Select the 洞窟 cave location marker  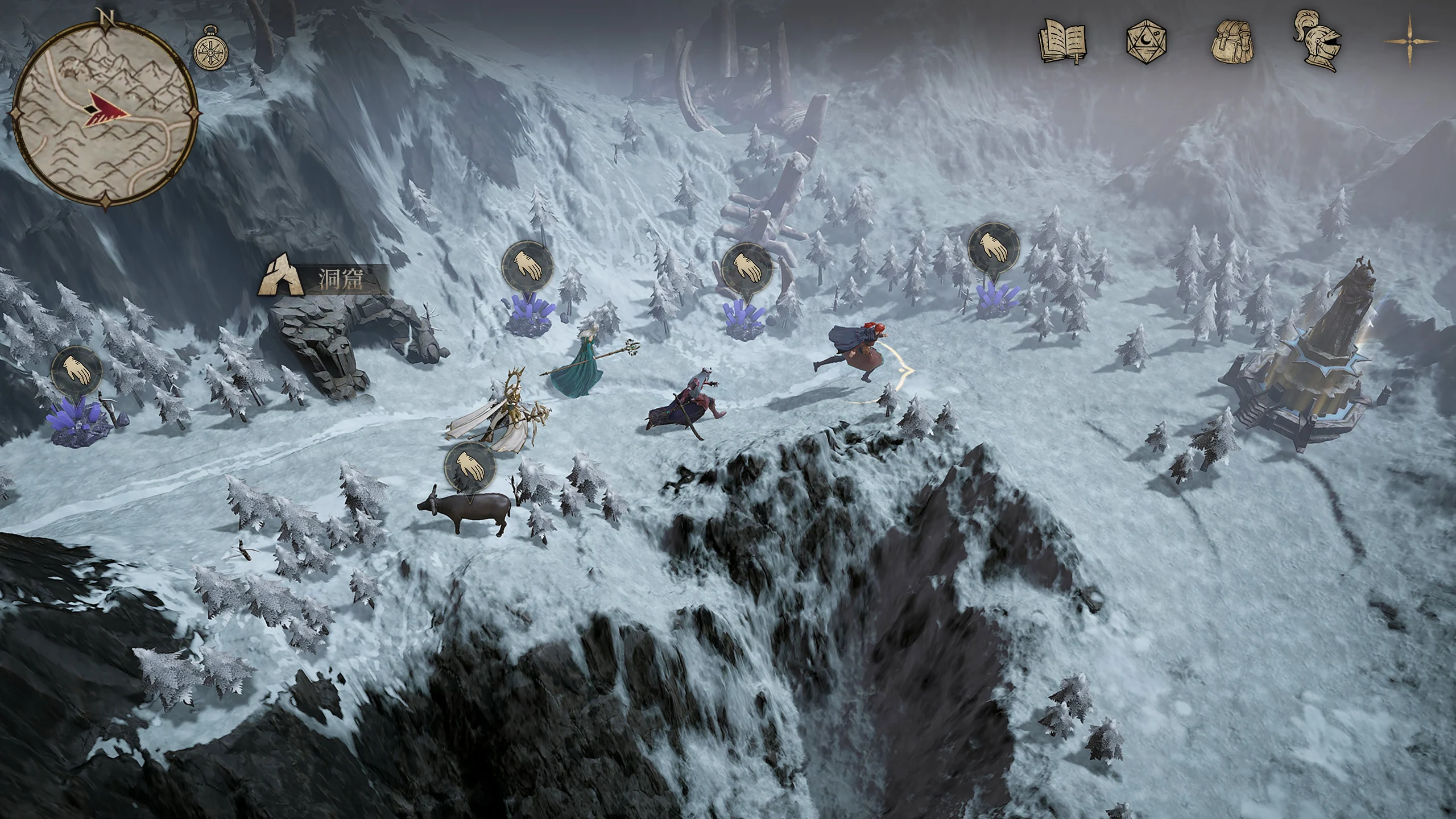point(322,280)
